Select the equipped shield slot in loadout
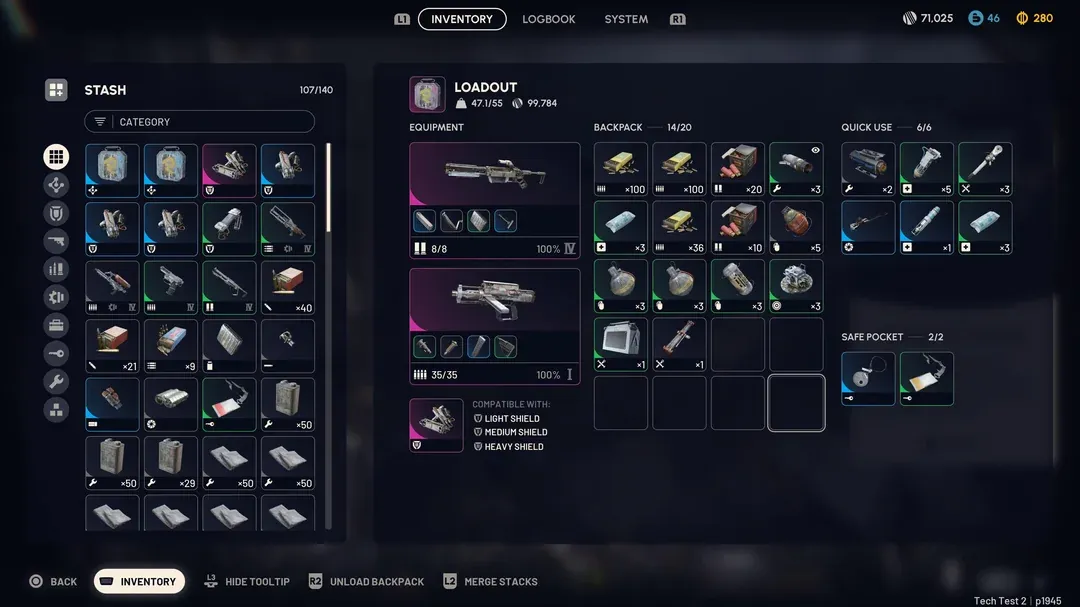Viewport: 1080px width, 607px height. pyautogui.click(x=436, y=425)
